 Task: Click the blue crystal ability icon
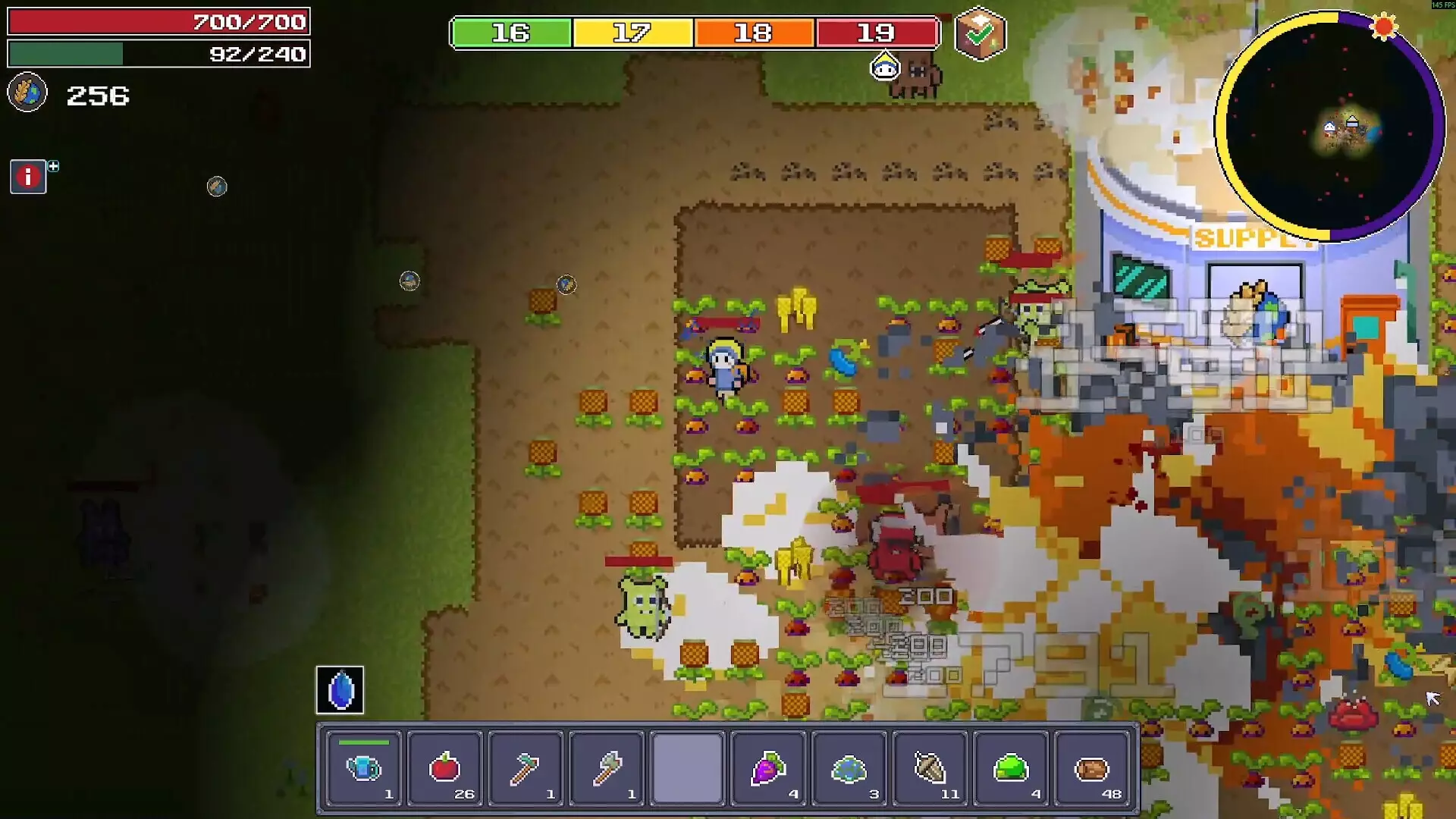340,690
